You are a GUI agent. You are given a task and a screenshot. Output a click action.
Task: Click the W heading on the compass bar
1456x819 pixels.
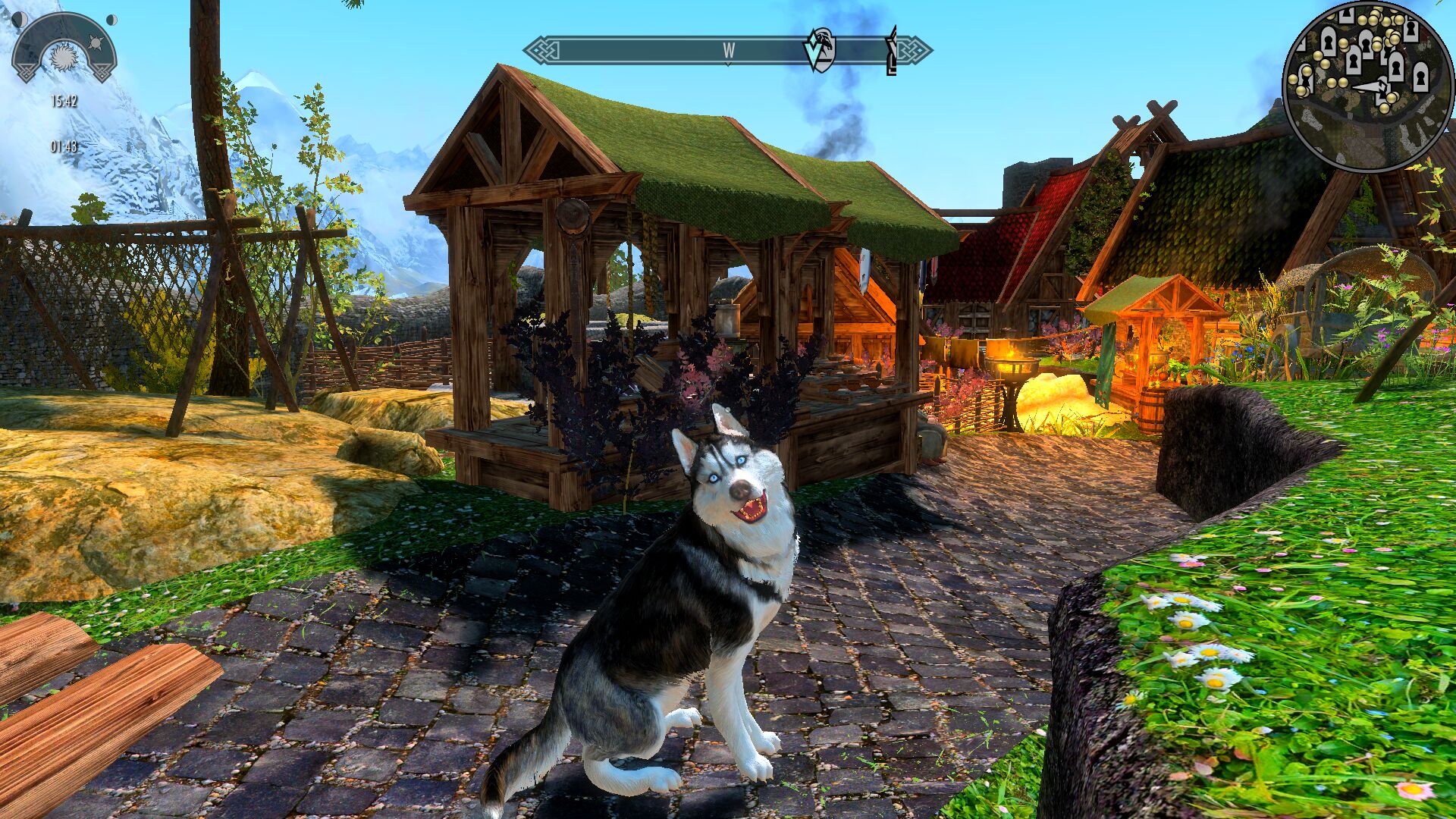point(729,51)
